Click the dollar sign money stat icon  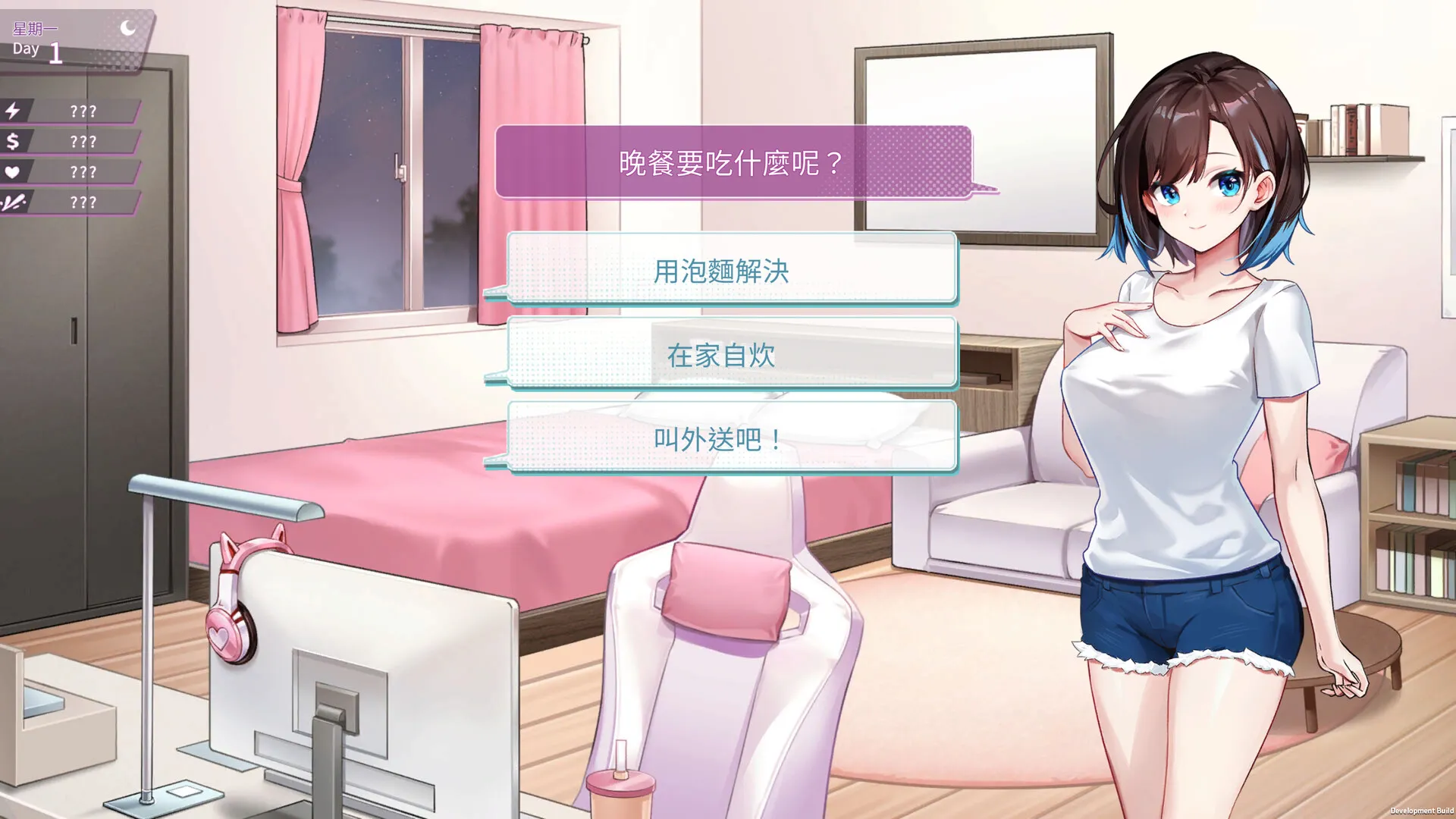click(x=14, y=141)
